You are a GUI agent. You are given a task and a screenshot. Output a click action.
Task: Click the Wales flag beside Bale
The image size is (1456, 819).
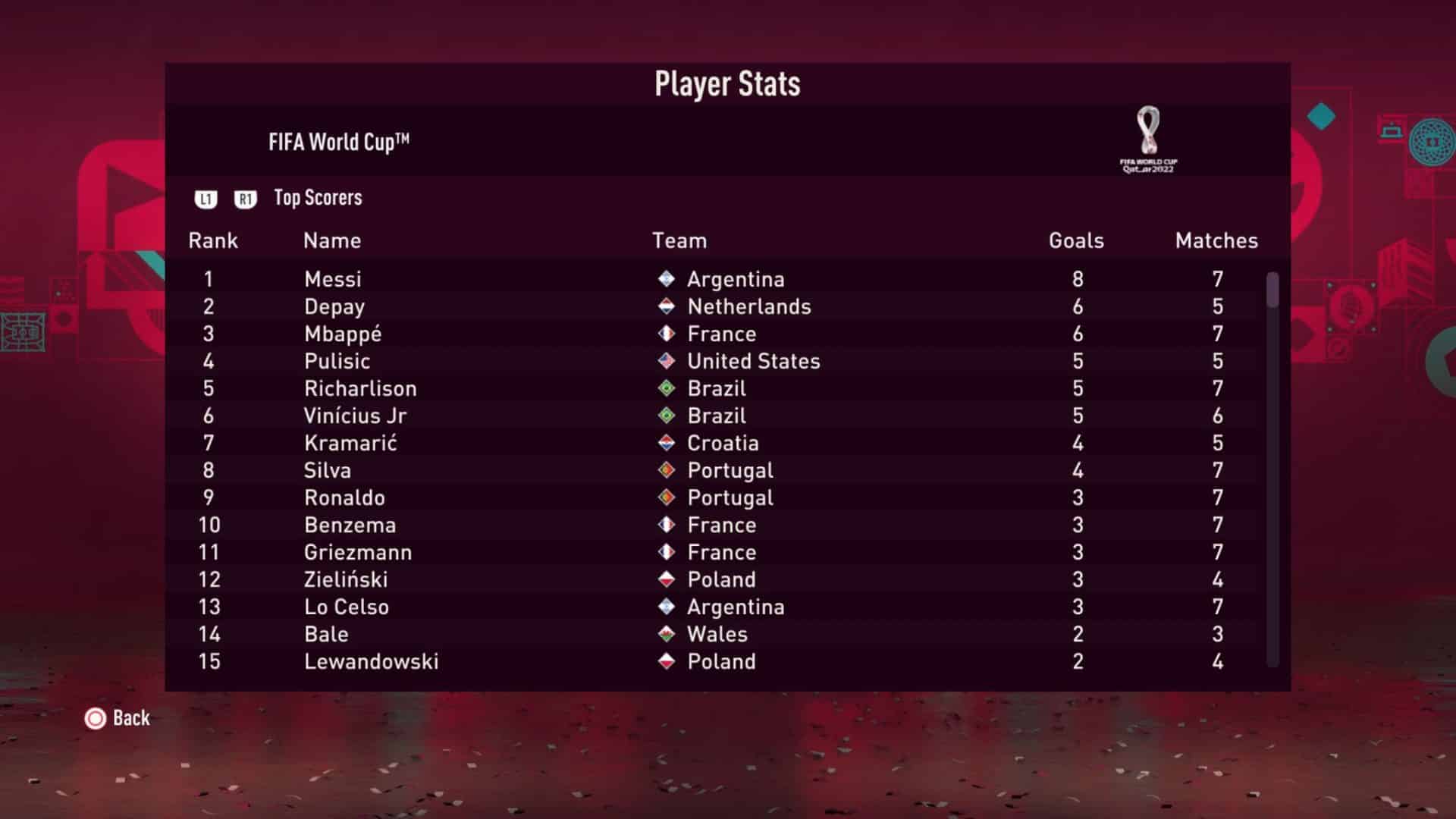click(x=667, y=634)
